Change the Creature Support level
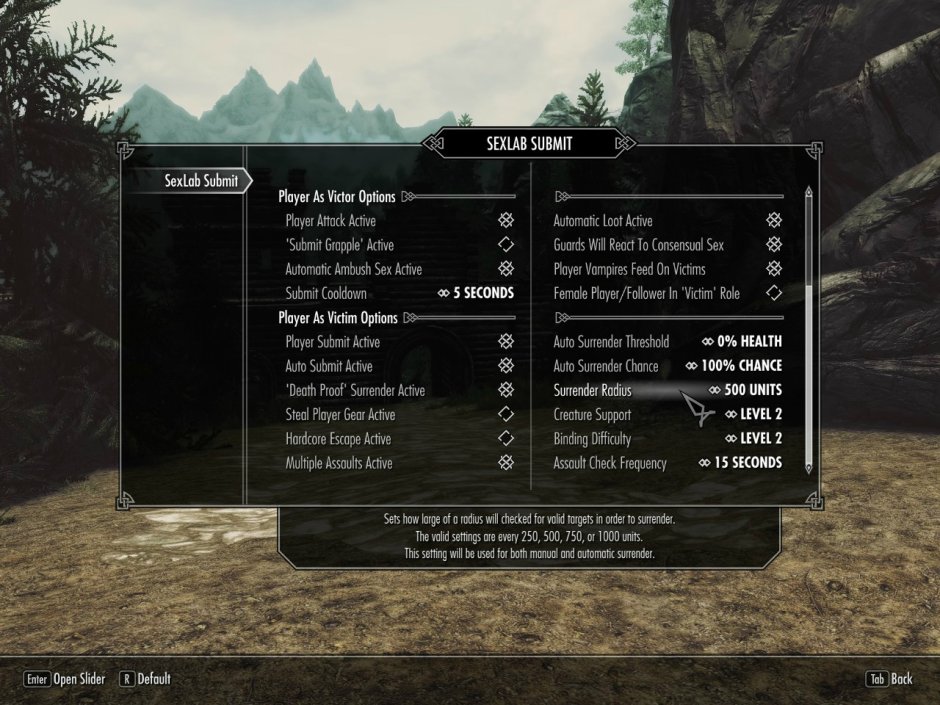The height and width of the screenshot is (705, 940). [753, 414]
